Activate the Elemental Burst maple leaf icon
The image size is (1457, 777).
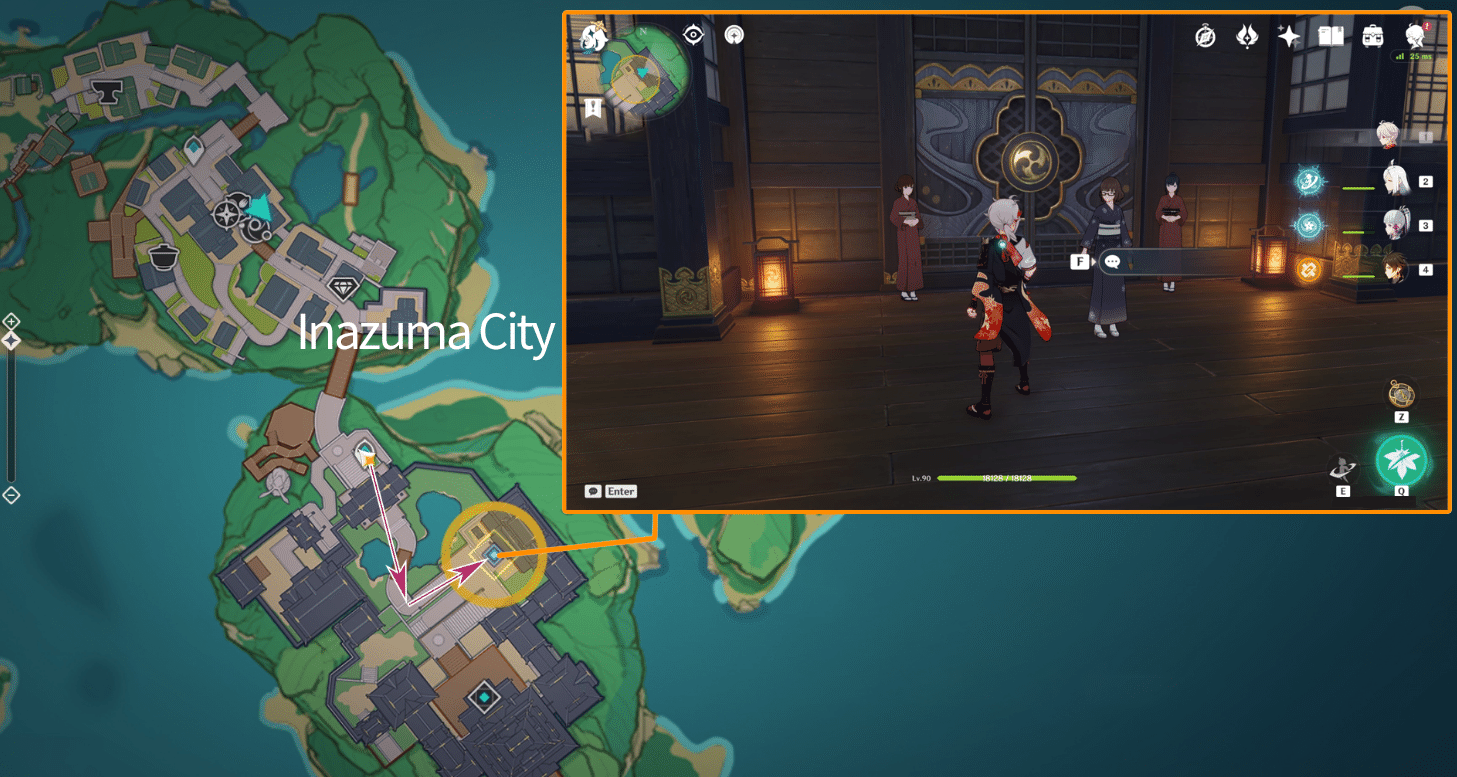tap(1400, 462)
